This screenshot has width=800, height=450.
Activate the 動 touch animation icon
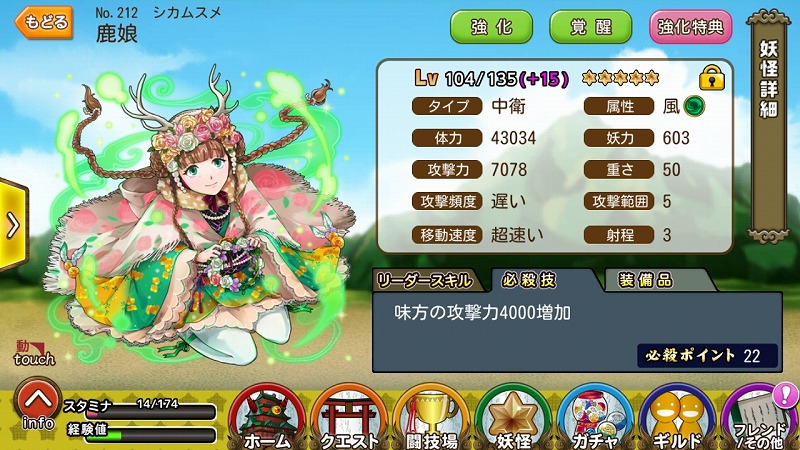(28, 352)
